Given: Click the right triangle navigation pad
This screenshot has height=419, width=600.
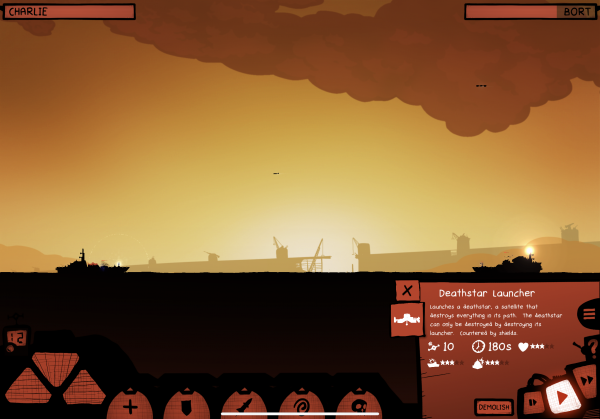Looking at the screenshot, I should pos(84,388).
